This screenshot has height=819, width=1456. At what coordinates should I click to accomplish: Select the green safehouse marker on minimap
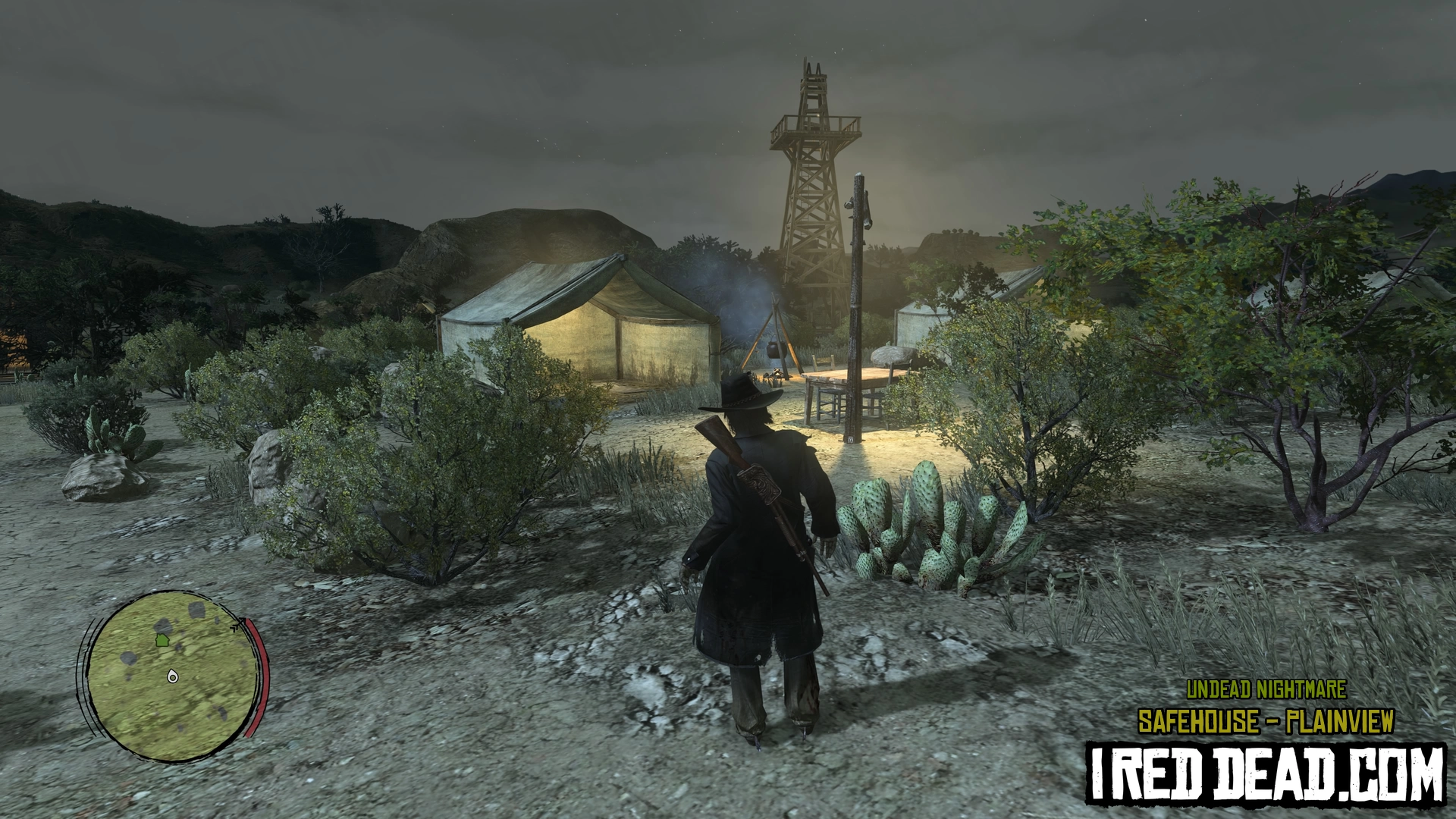point(162,641)
